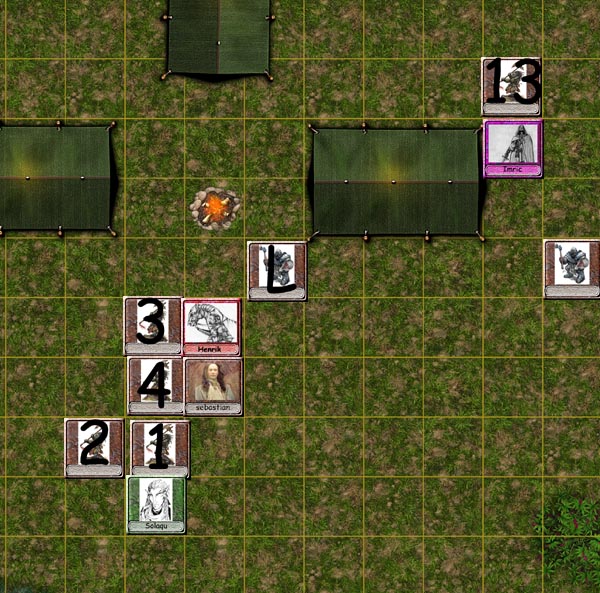Select the enemy token marked 4

coord(155,385)
